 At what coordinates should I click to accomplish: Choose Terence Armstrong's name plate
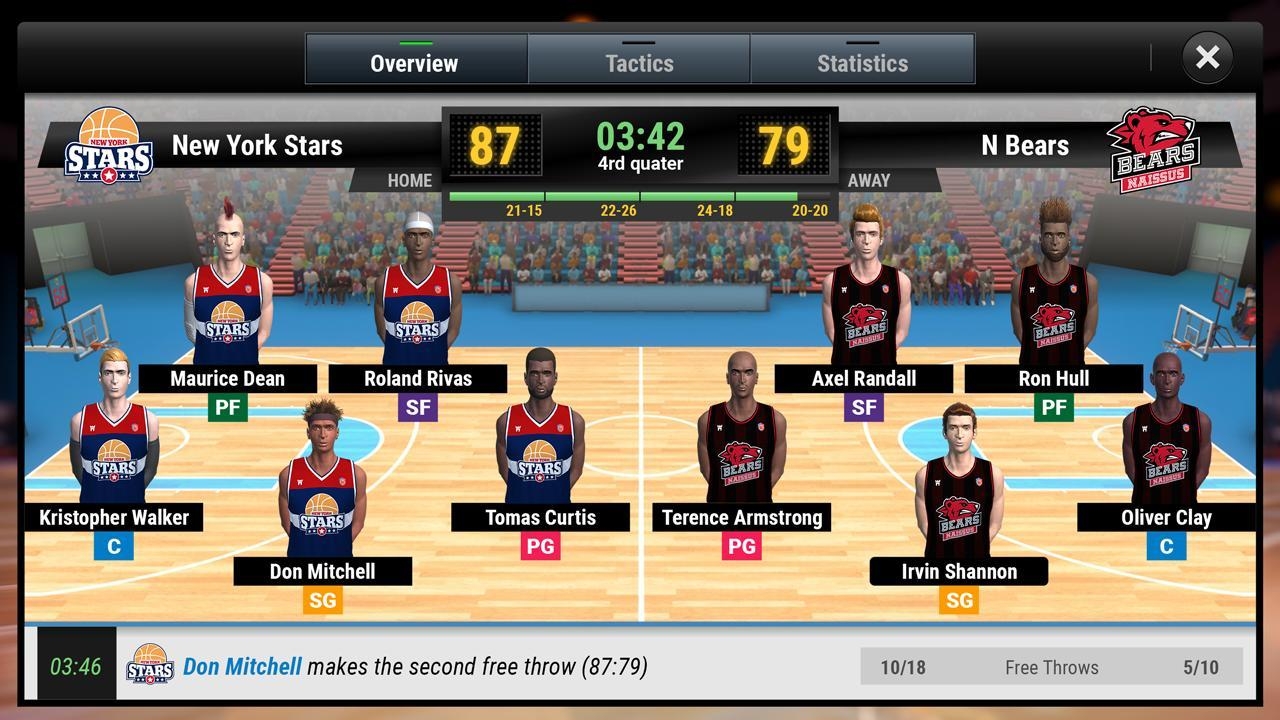tap(742, 518)
